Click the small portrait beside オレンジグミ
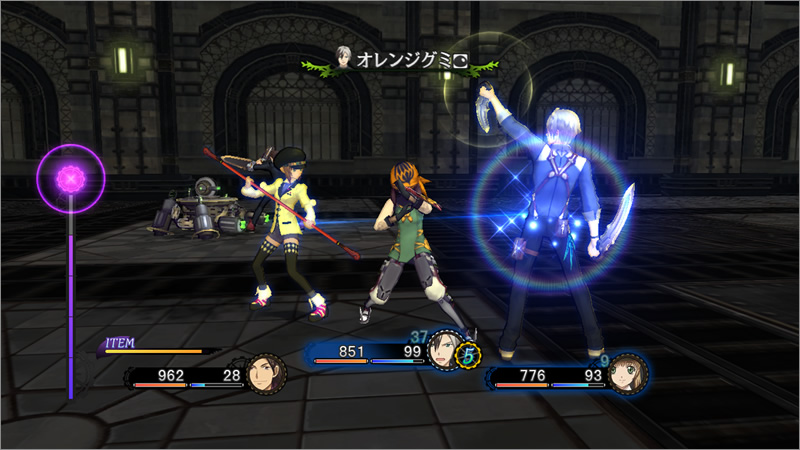Image resolution: width=800 pixels, height=450 pixels. click(343, 60)
